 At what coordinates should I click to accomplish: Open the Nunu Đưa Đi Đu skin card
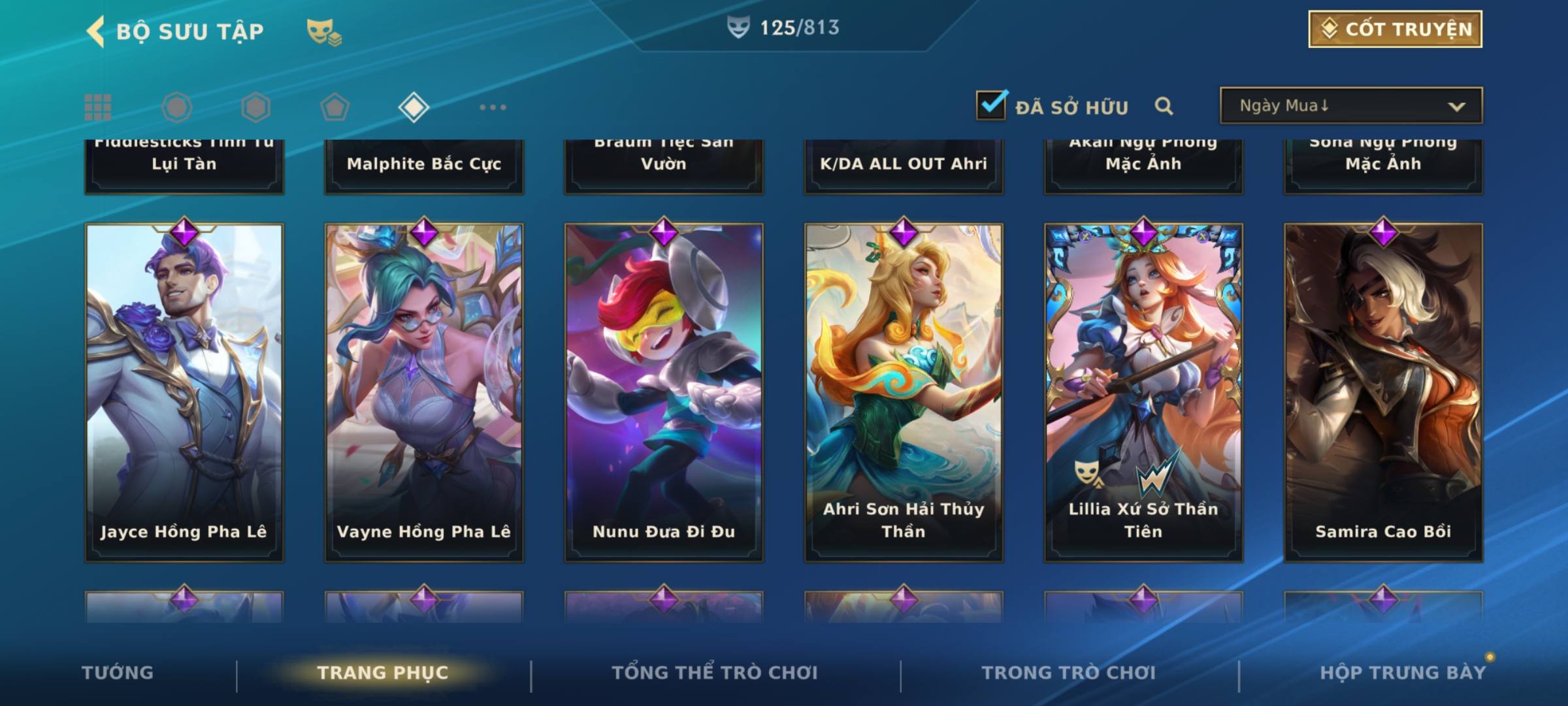(x=664, y=392)
